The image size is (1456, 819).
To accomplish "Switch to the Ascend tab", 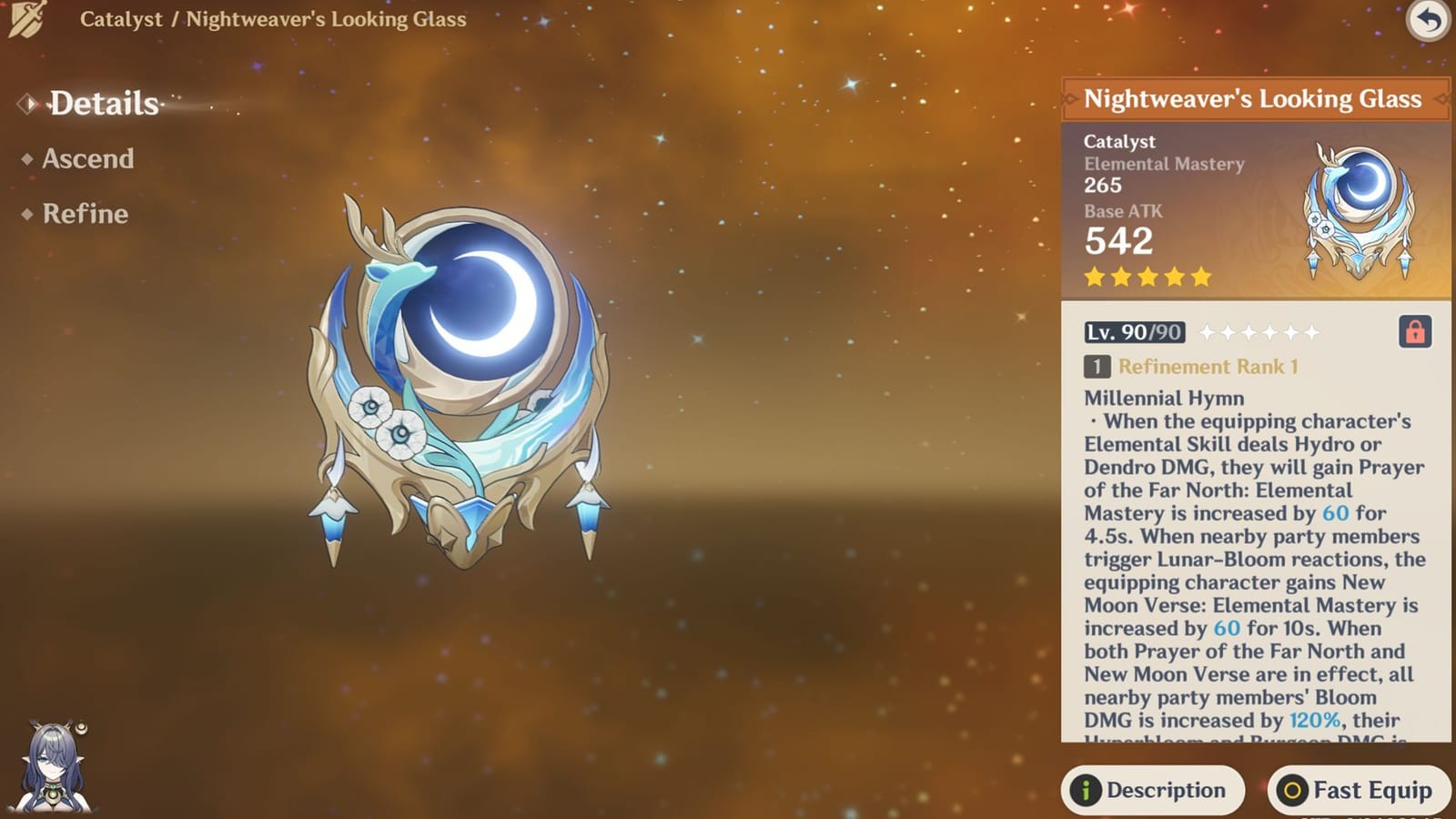I will pos(88,159).
